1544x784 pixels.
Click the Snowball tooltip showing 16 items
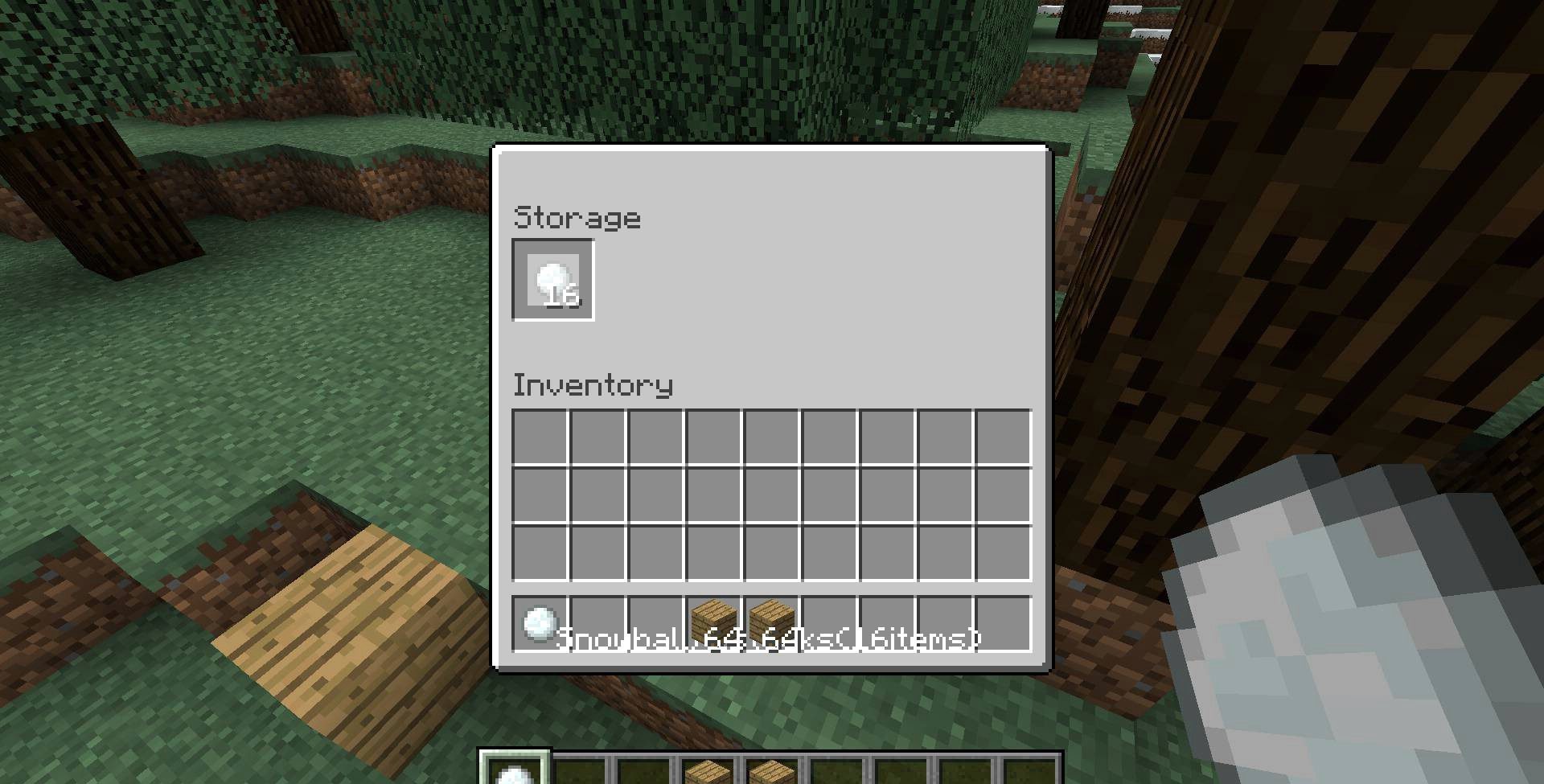pyautogui.click(x=768, y=639)
